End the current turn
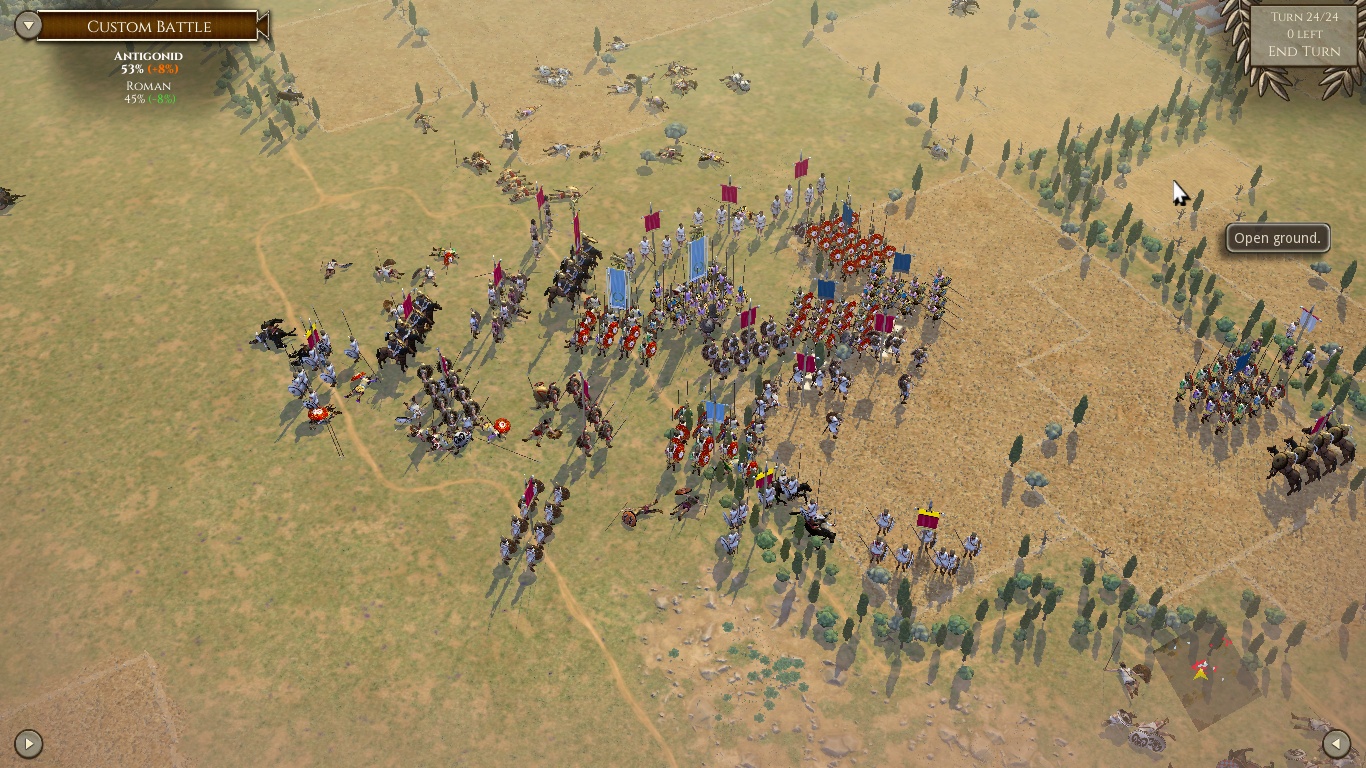Image resolution: width=1366 pixels, height=768 pixels. pyautogui.click(x=1303, y=51)
